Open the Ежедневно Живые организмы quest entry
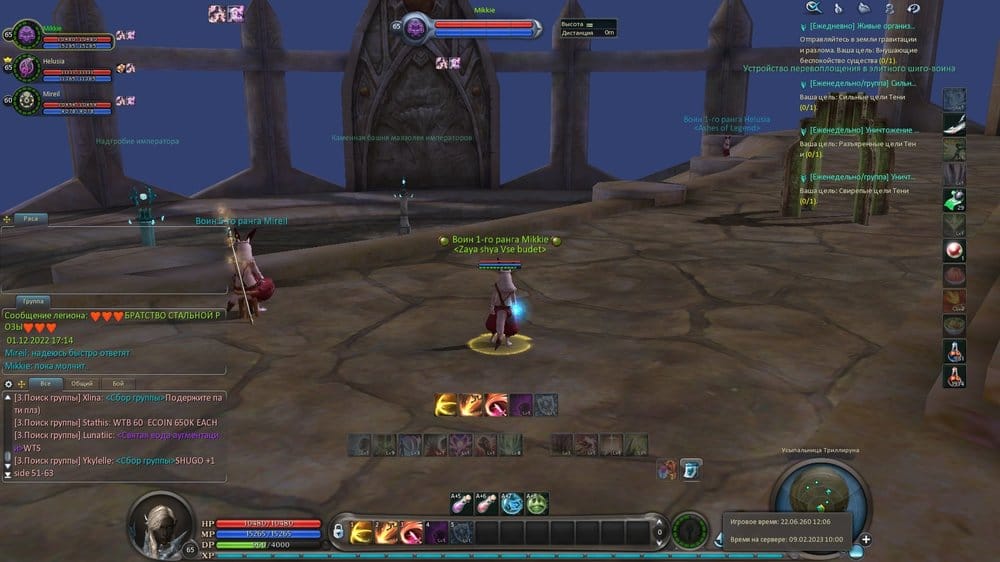Viewport: 1000px width, 562px height. [x=861, y=25]
